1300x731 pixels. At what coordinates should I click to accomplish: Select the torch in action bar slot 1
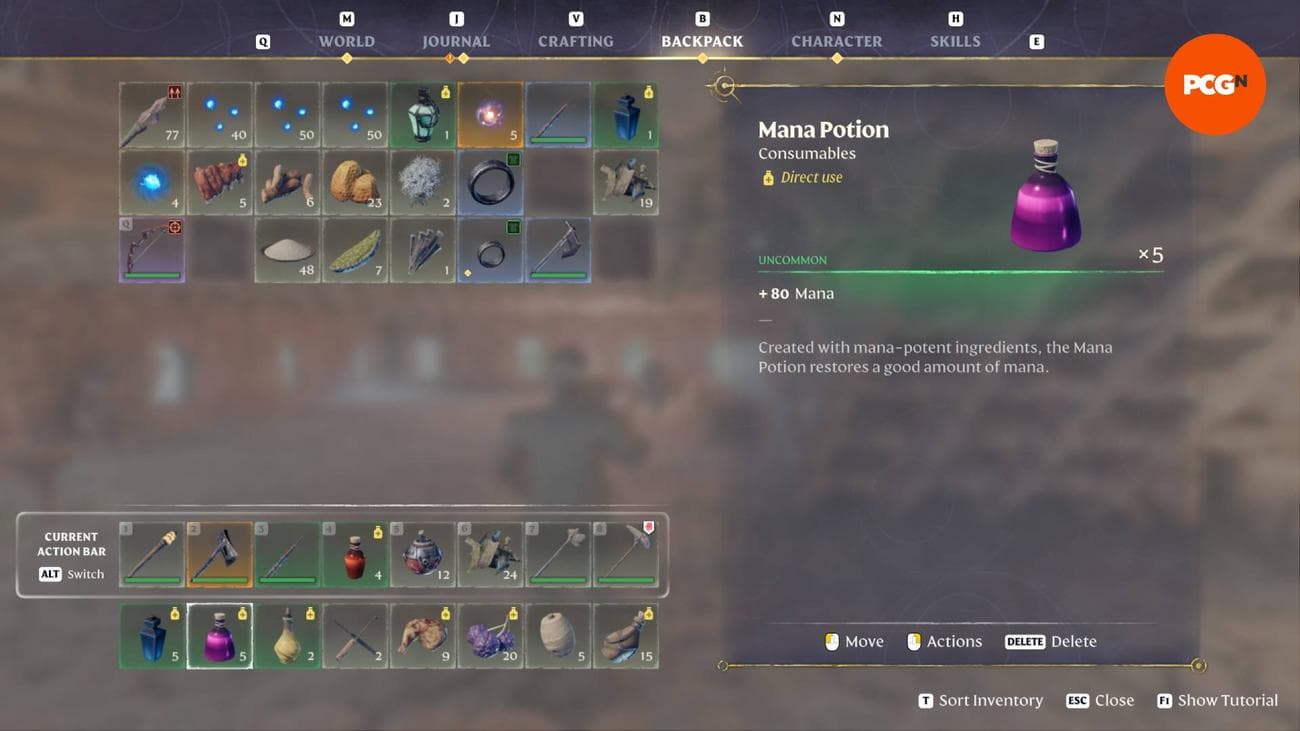151,553
